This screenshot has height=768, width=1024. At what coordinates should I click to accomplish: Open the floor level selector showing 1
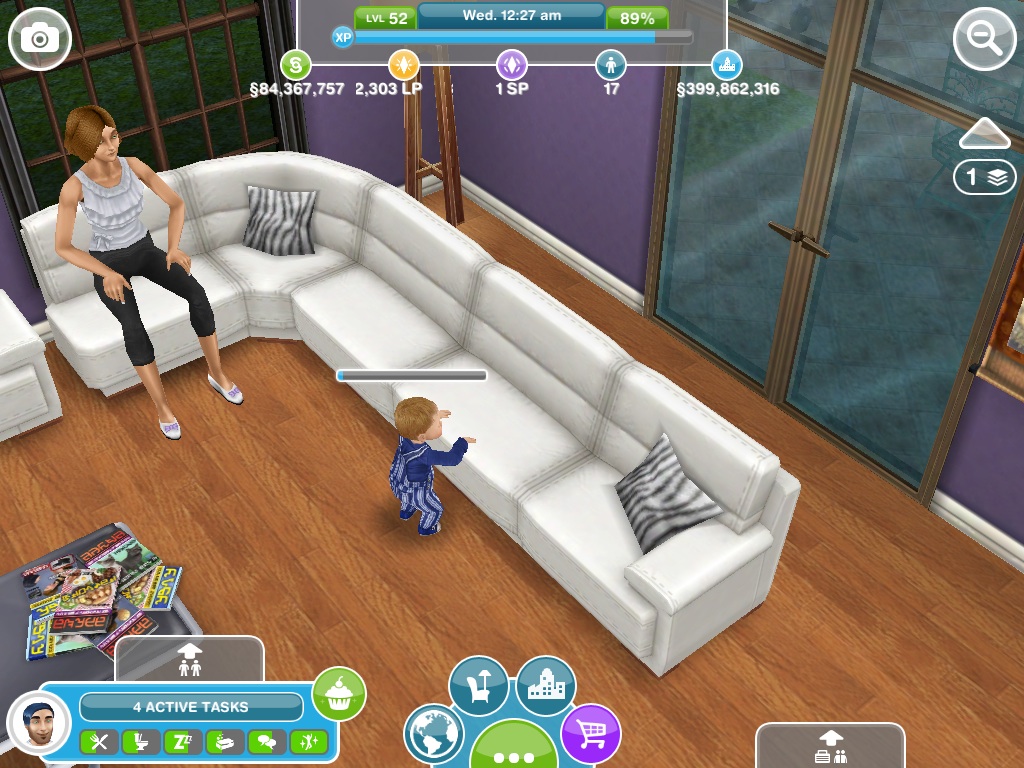(x=985, y=178)
